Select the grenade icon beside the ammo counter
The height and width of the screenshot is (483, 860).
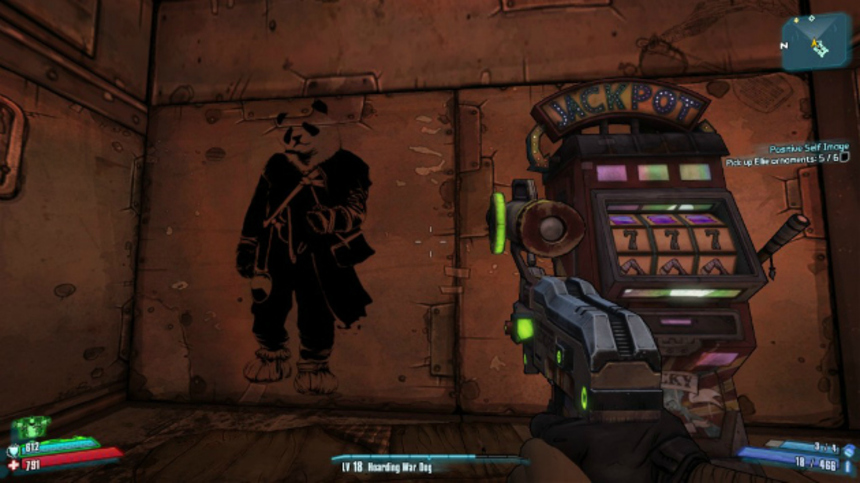[847, 451]
